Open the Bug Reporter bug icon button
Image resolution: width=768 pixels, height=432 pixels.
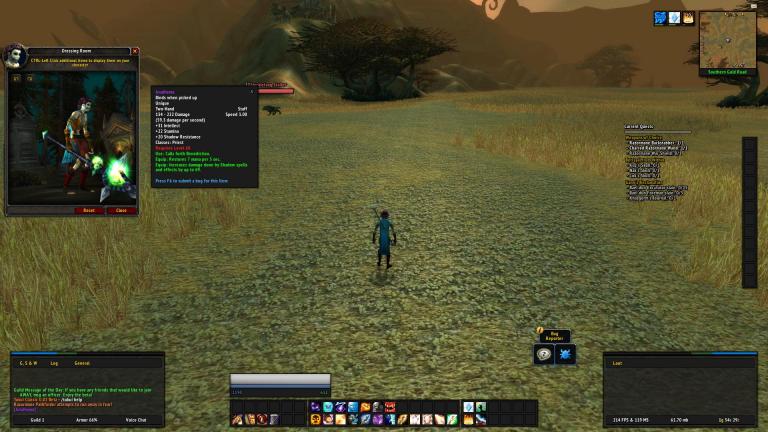click(x=565, y=354)
